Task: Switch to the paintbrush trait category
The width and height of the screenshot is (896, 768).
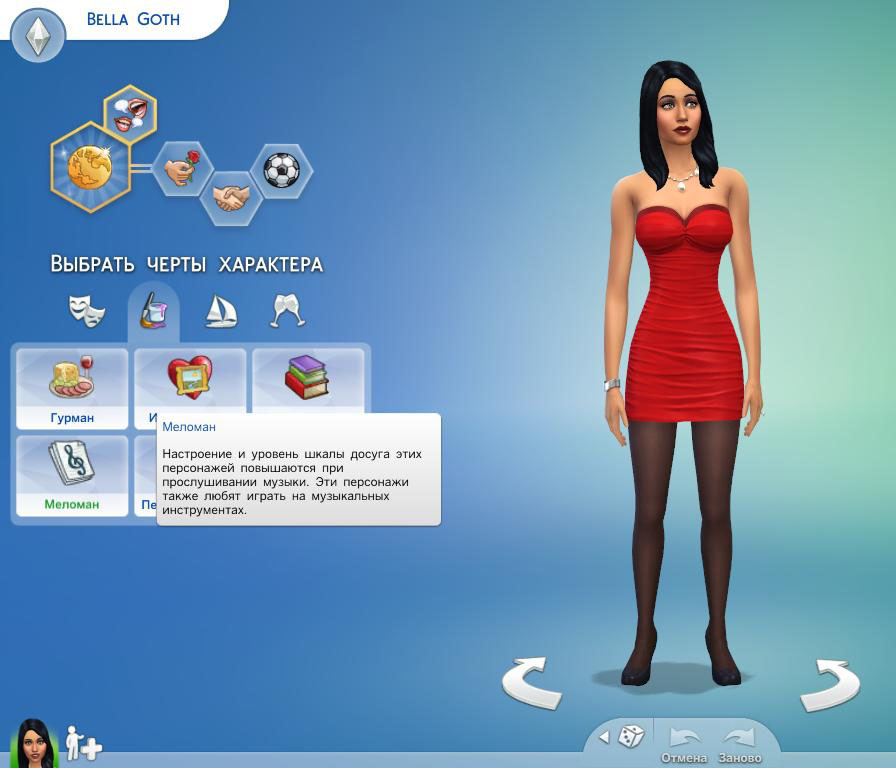Action: [x=153, y=311]
